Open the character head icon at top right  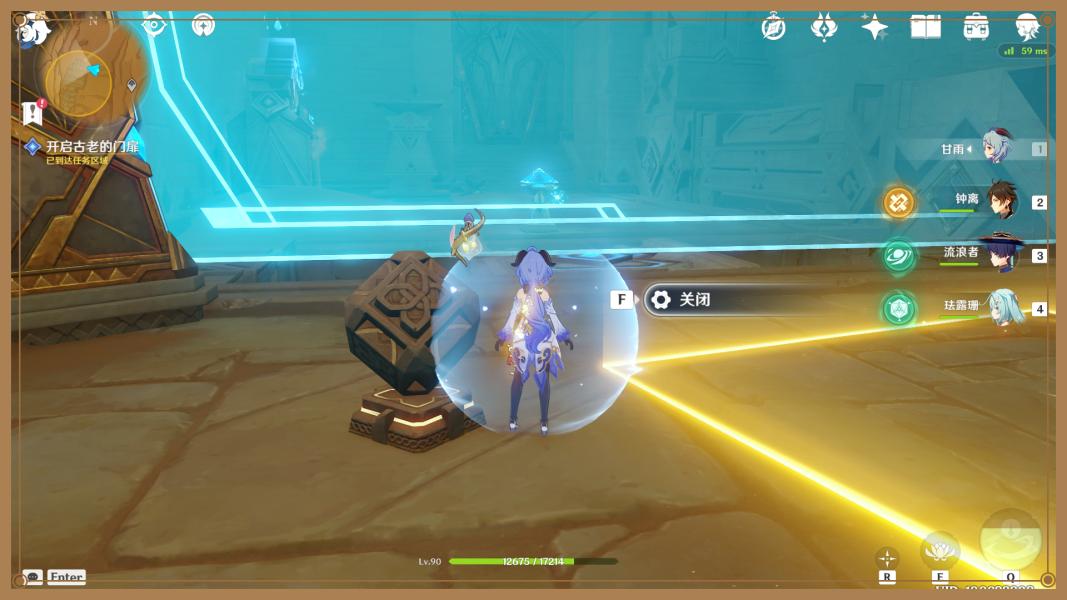coord(1027,27)
